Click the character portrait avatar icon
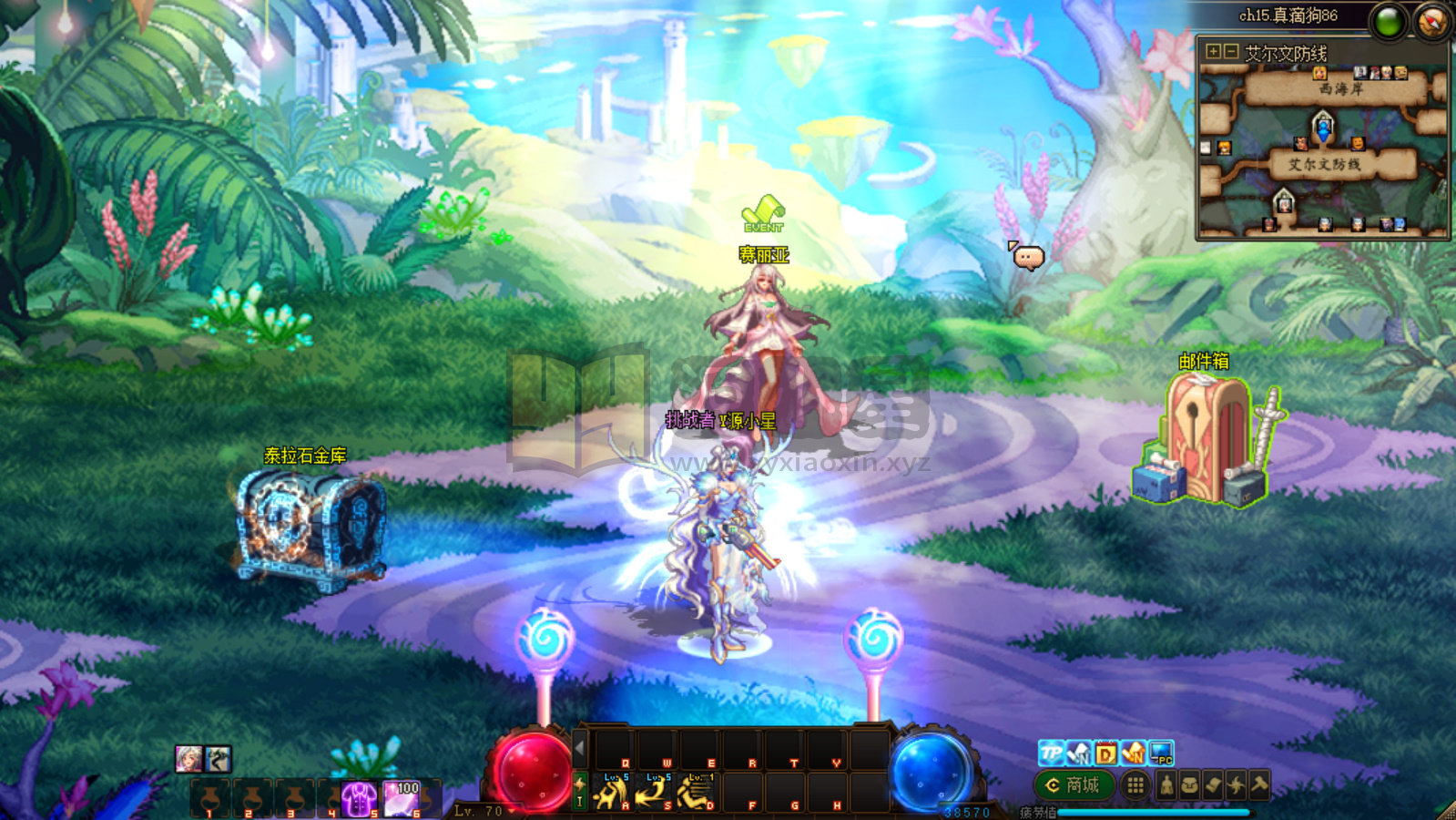The width and height of the screenshot is (1456, 820). 189,758
